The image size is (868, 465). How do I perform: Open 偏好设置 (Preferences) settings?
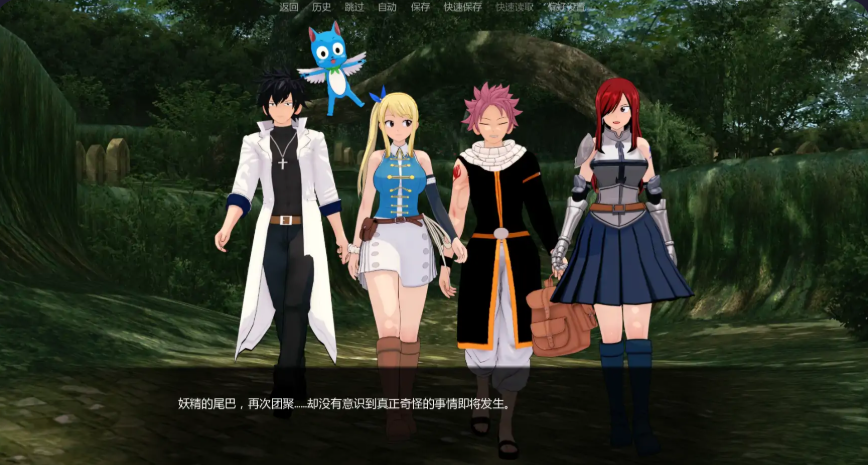coord(567,7)
